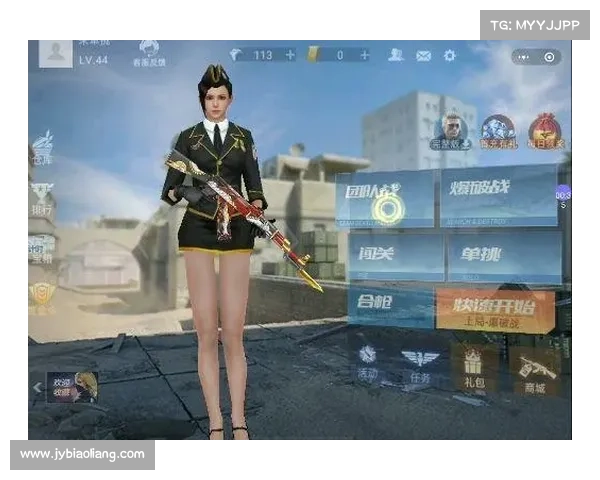The image size is (600, 480).
Task: Open the mail envelope icon
Action: point(423,55)
